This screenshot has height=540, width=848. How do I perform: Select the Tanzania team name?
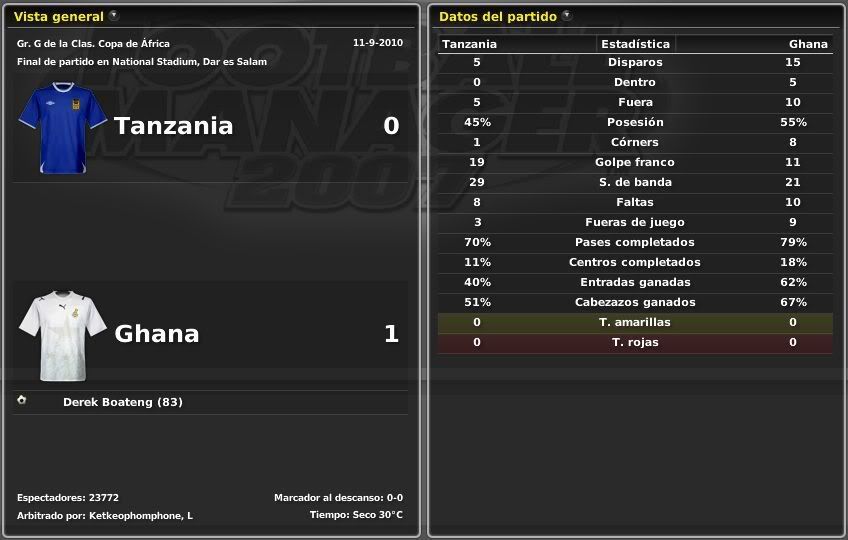tap(173, 126)
